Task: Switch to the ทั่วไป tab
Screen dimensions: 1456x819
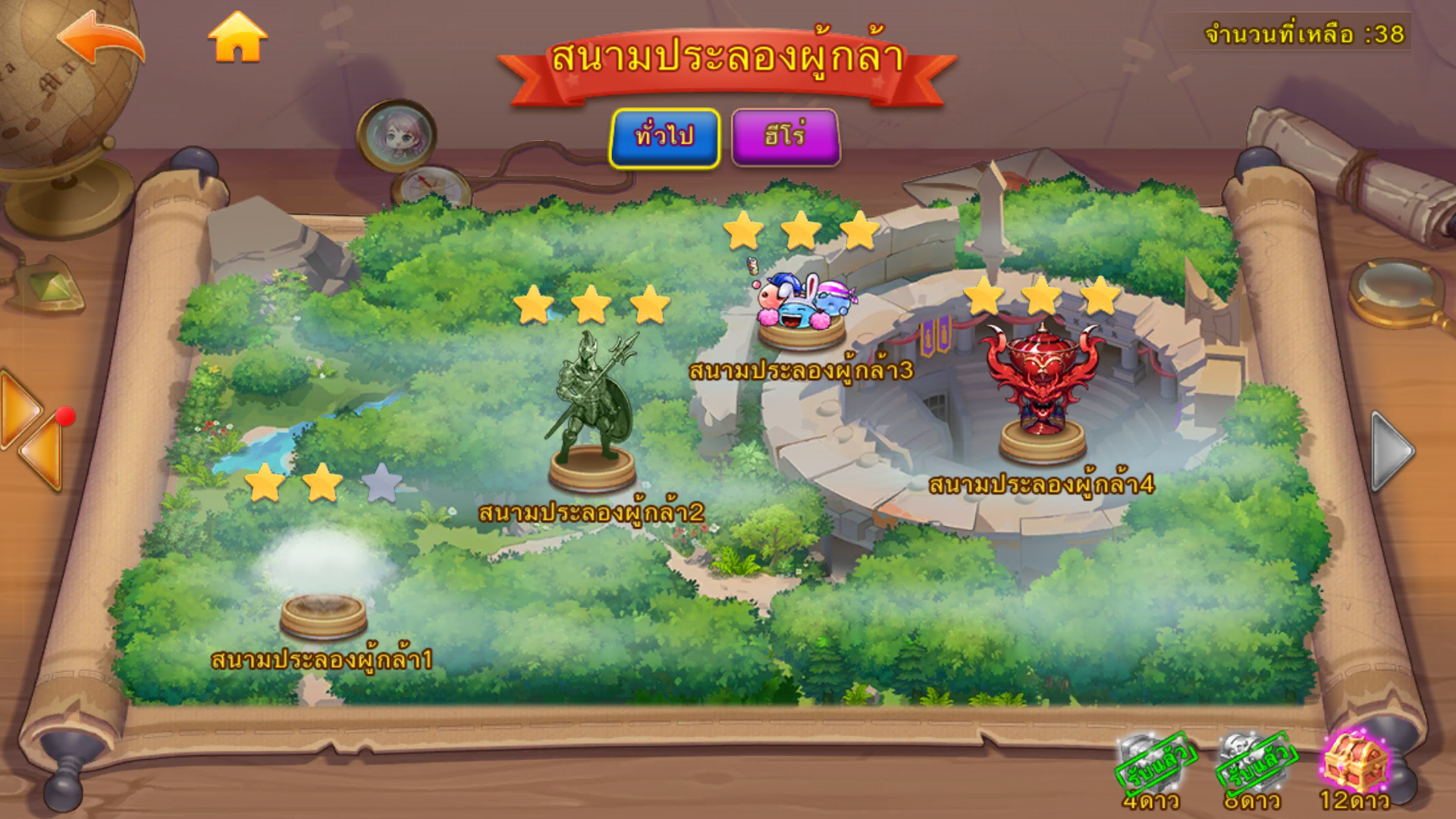Action: tap(664, 137)
